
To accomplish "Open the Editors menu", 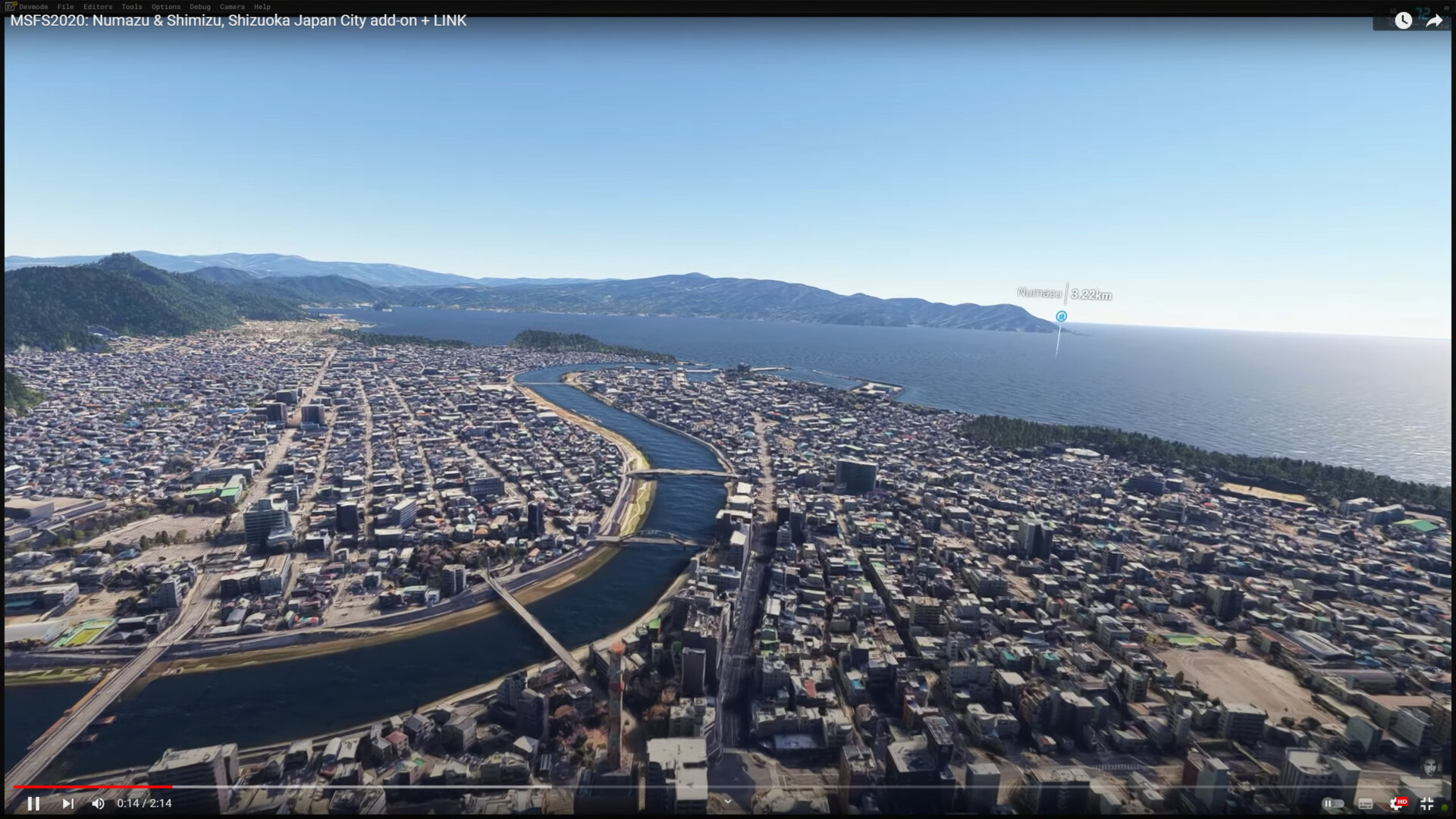I will (98, 7).
